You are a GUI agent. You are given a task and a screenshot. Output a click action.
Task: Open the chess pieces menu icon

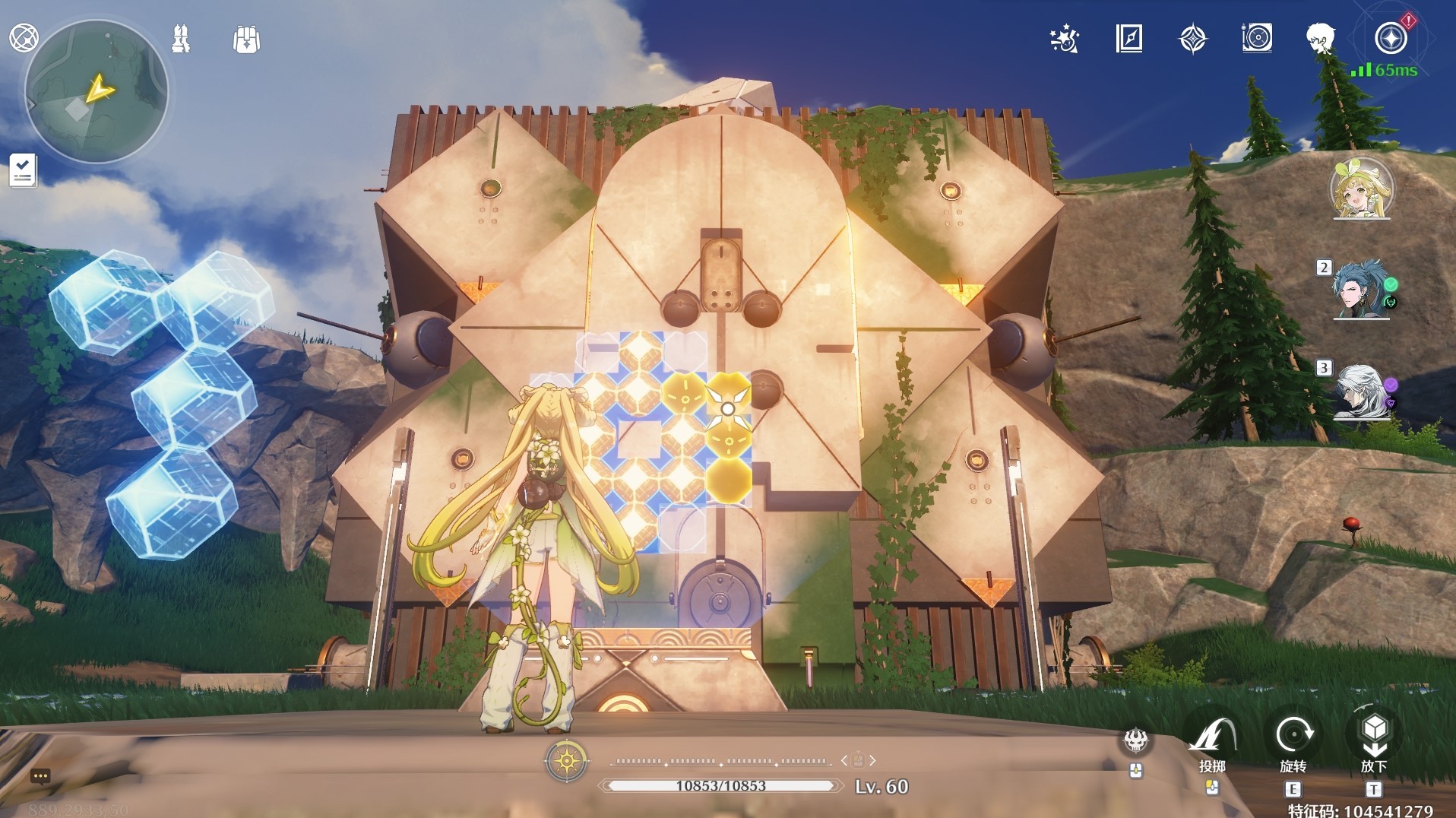click(x=181, y=39)
